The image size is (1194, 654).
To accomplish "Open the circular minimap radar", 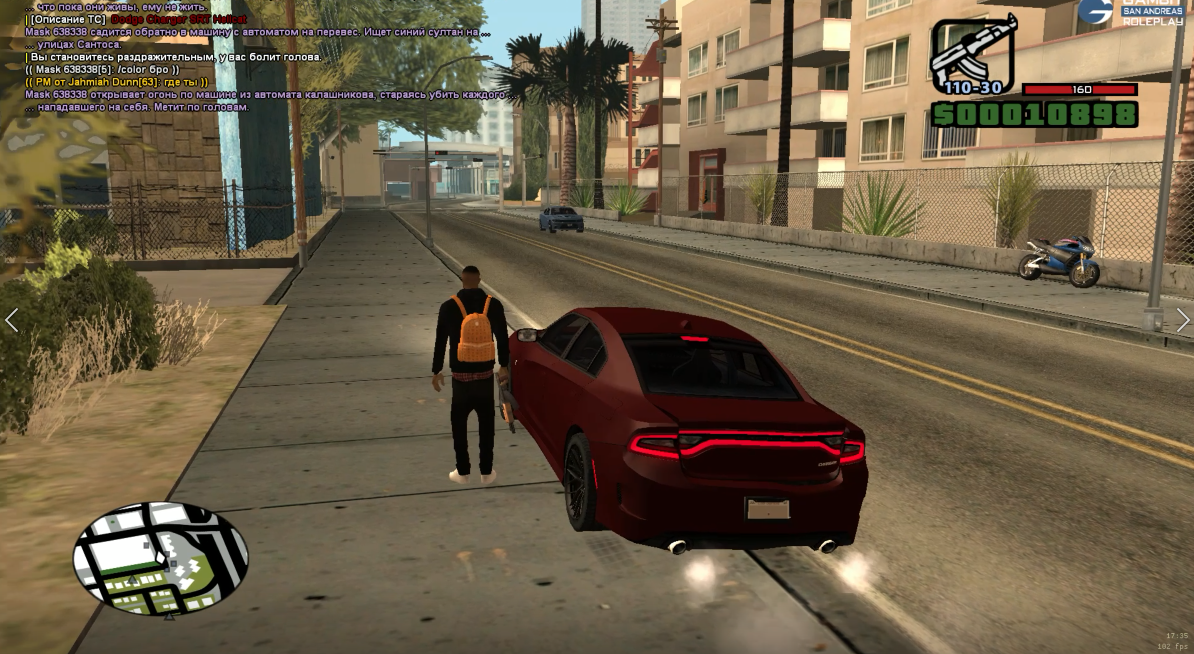I will coord(160,558).
